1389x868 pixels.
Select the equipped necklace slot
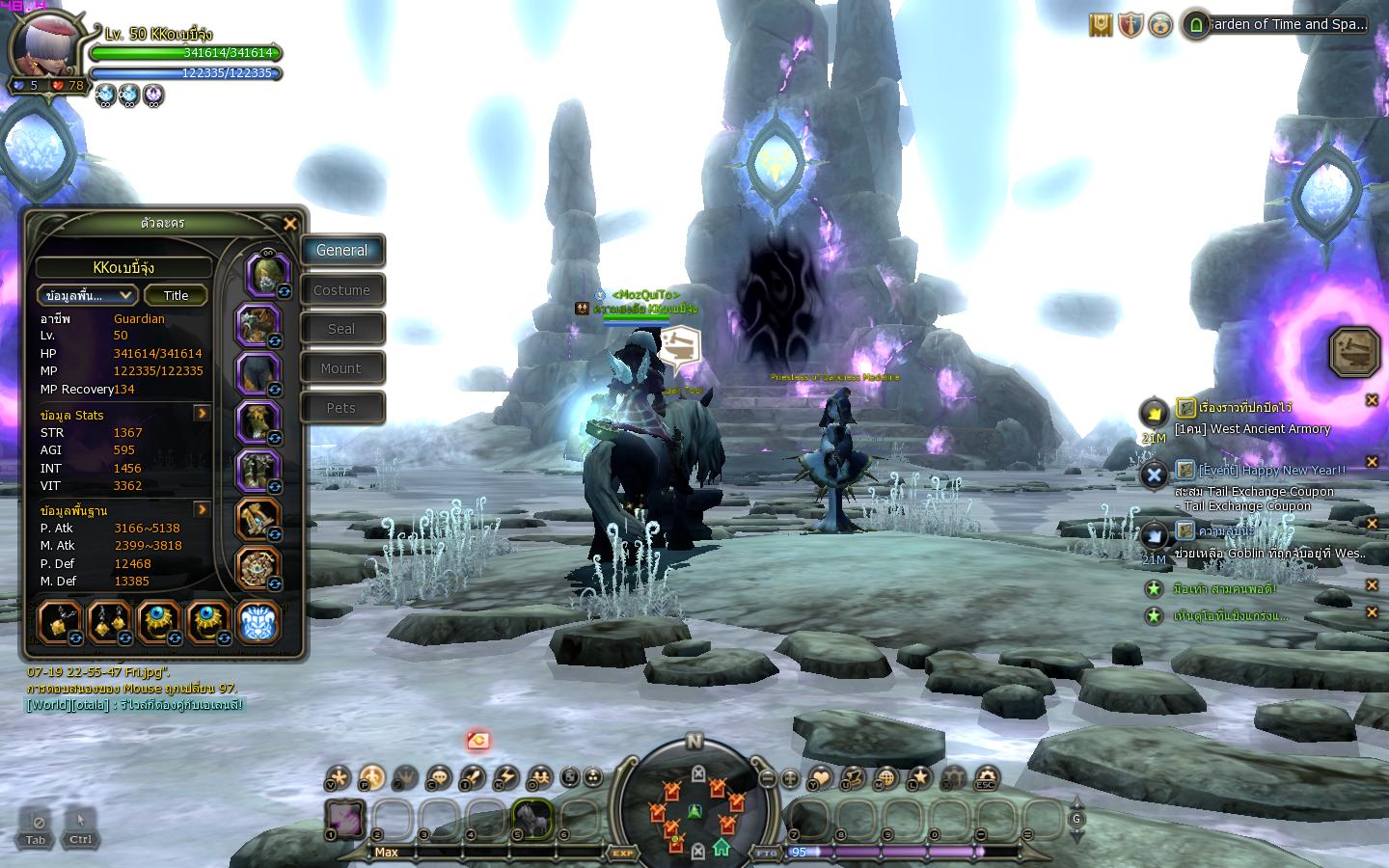[x=61, y=622]
